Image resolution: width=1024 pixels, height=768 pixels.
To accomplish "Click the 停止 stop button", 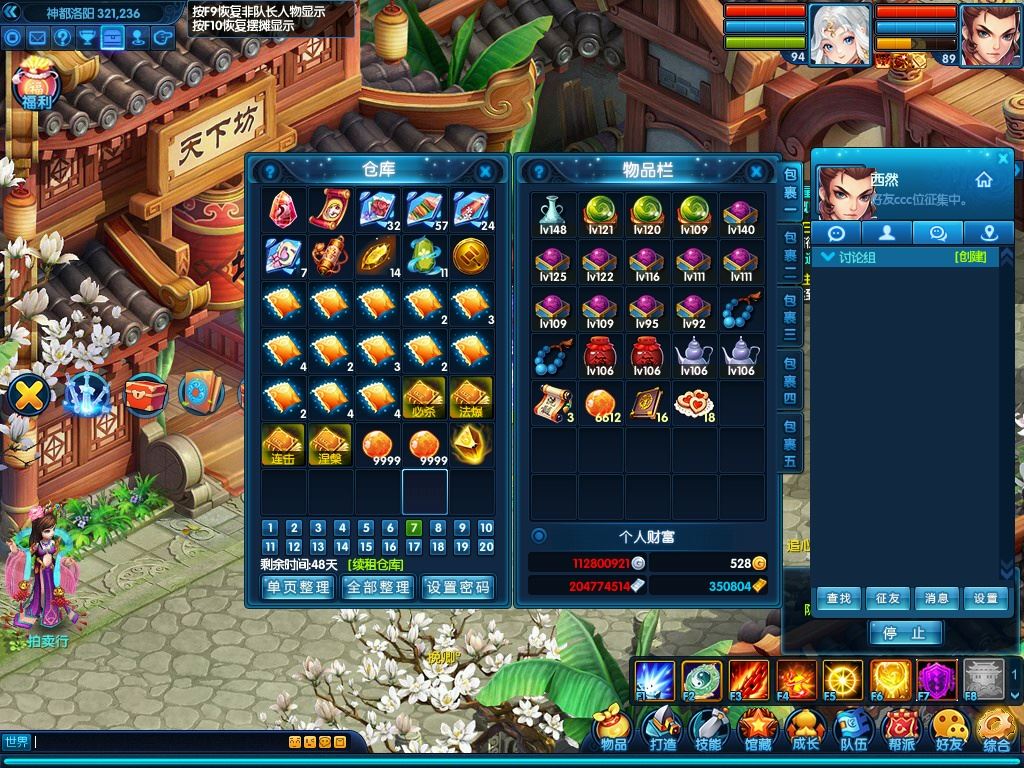I will pyautogui.click(x=905, y=632).
